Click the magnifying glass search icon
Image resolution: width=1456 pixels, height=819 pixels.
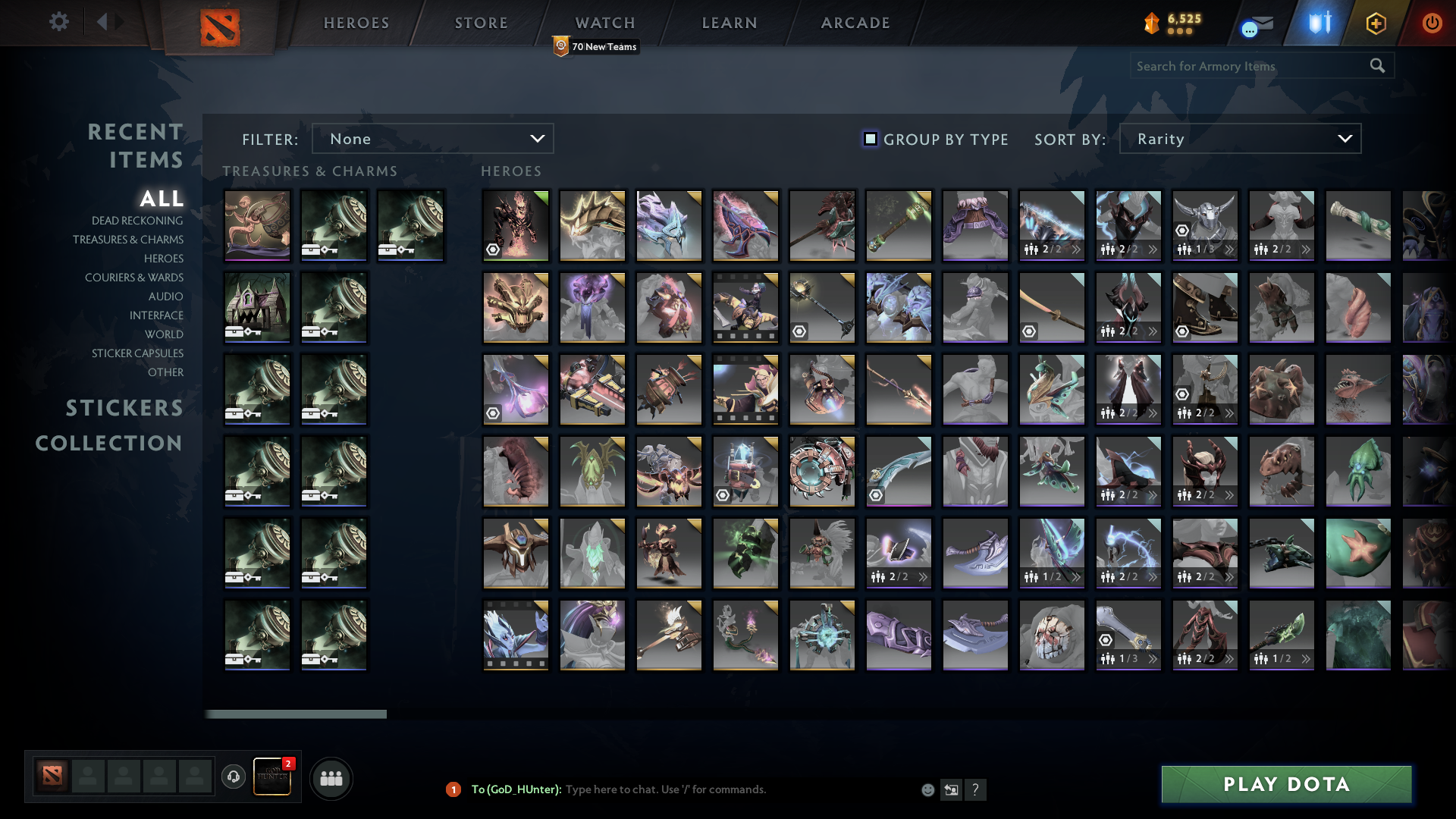(x=1378, y=66)
